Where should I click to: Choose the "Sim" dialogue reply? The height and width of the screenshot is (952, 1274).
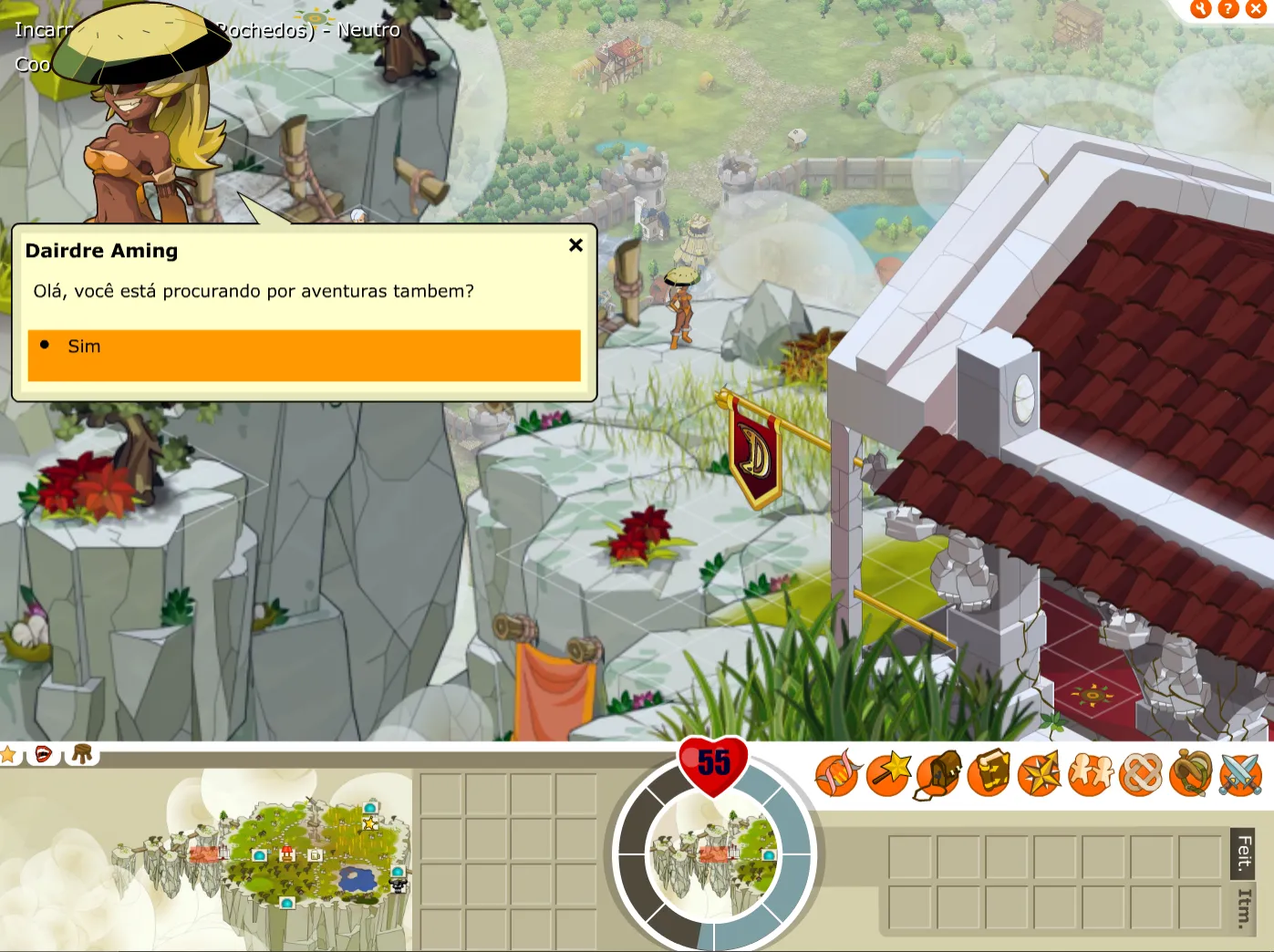click(x=304, y=355)
